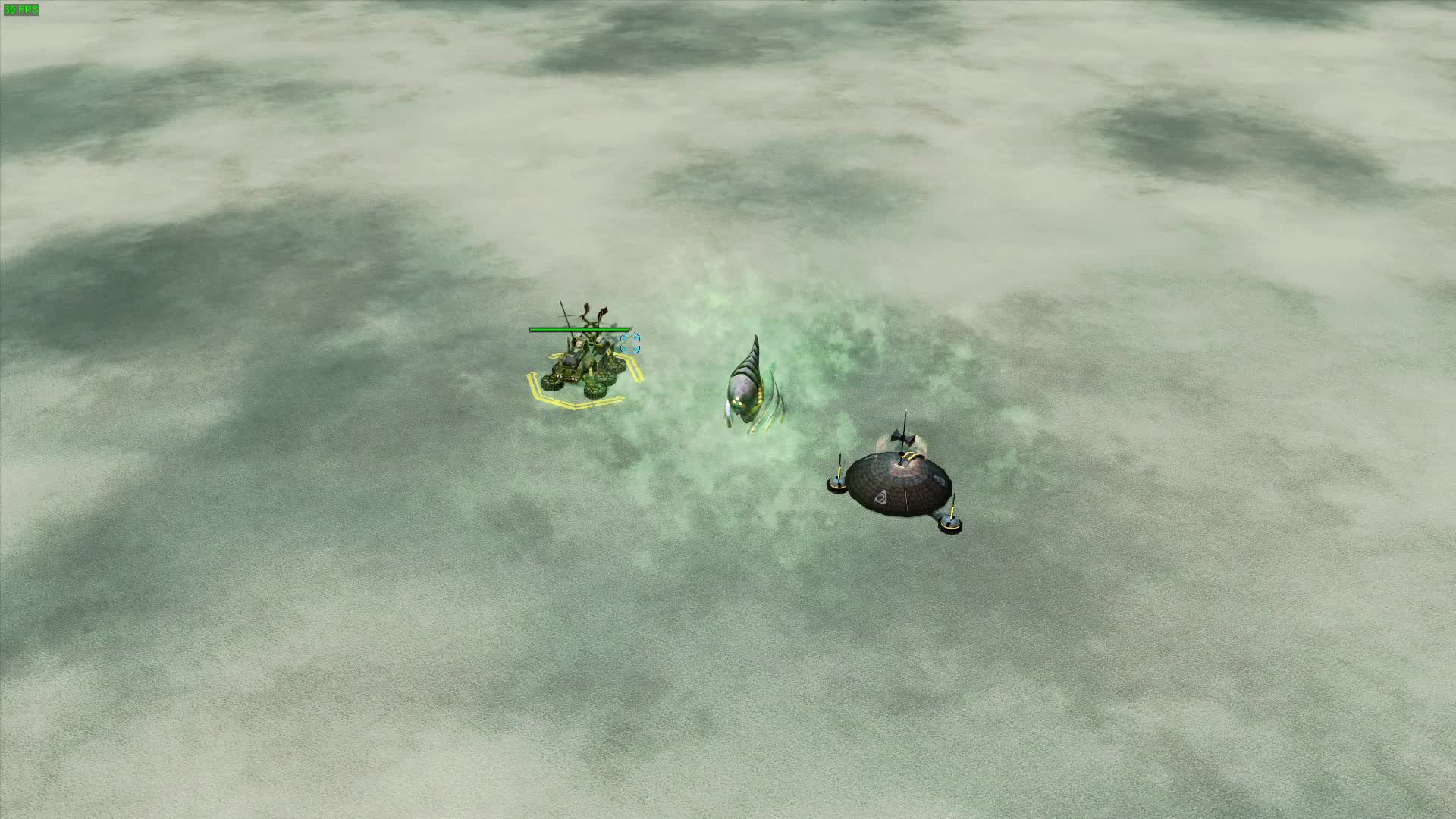The width and height of the screenshot is (1456, 819).
Task: Click the spiral emblem on the dome structure
Action: click(x=882, y=498)
